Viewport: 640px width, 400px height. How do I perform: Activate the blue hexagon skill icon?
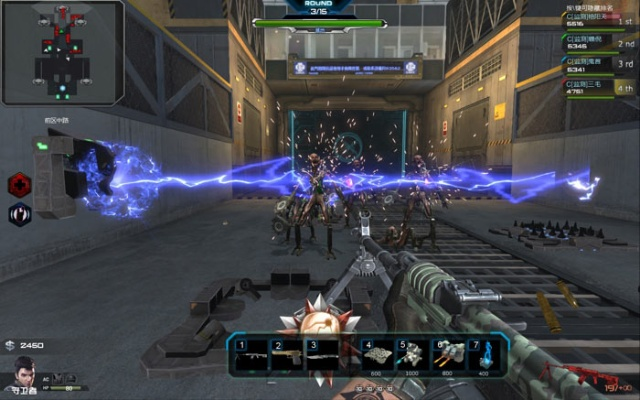[19, 213]
